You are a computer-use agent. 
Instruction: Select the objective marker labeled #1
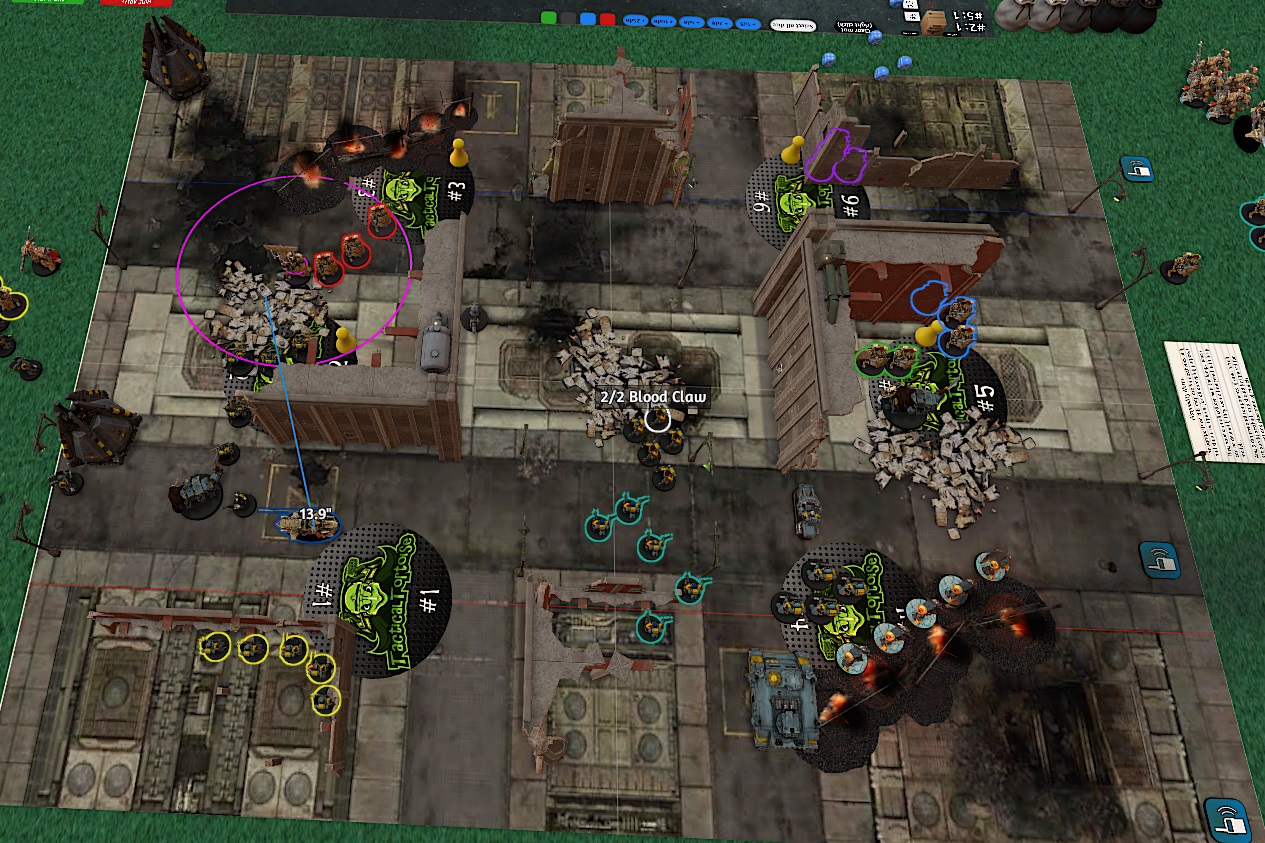click(x=379, y=600)
